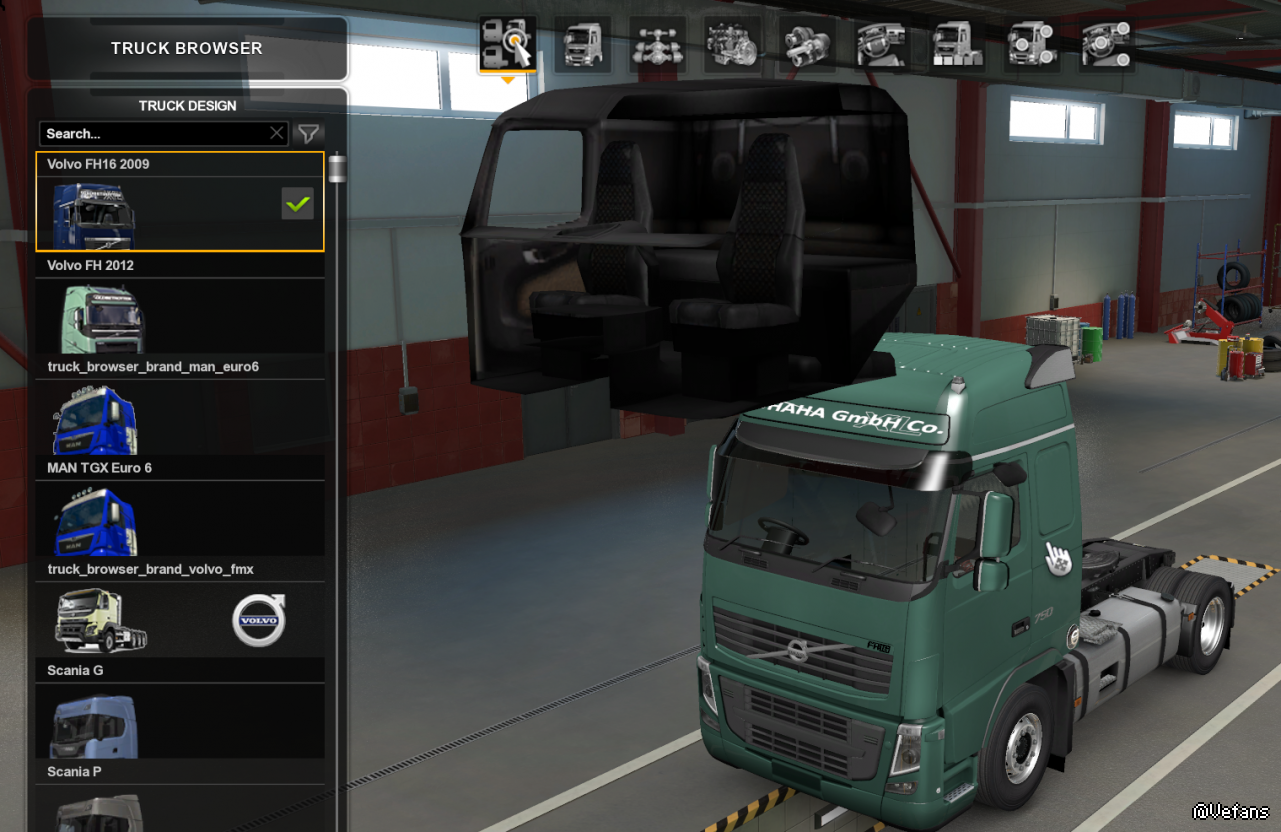Select the Volvo FH16 2009 truck
This screenshot has width=1281, height=832.
(x=180, y=212)
